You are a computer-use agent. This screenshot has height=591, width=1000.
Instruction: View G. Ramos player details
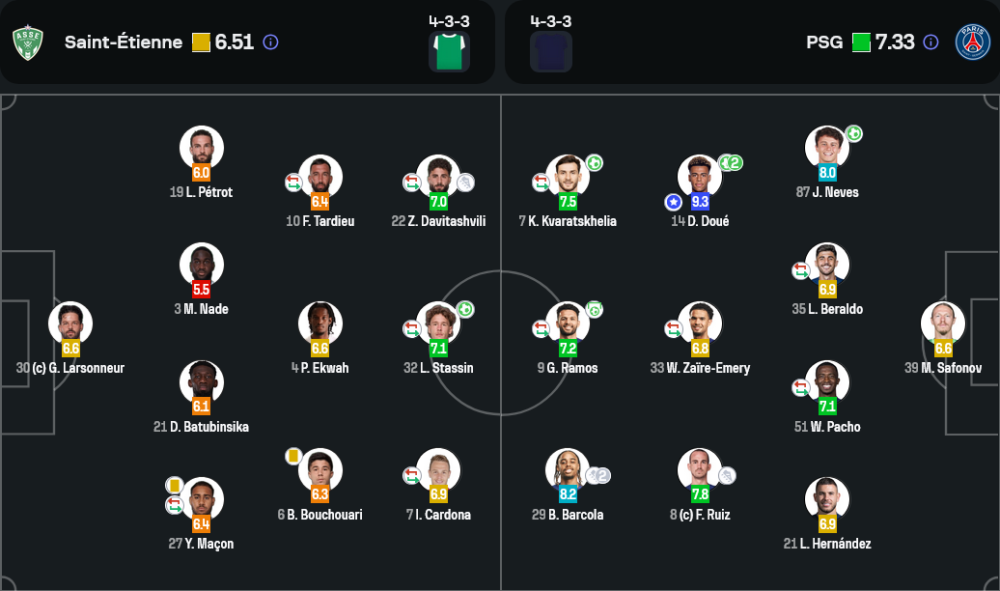(567, 324)
